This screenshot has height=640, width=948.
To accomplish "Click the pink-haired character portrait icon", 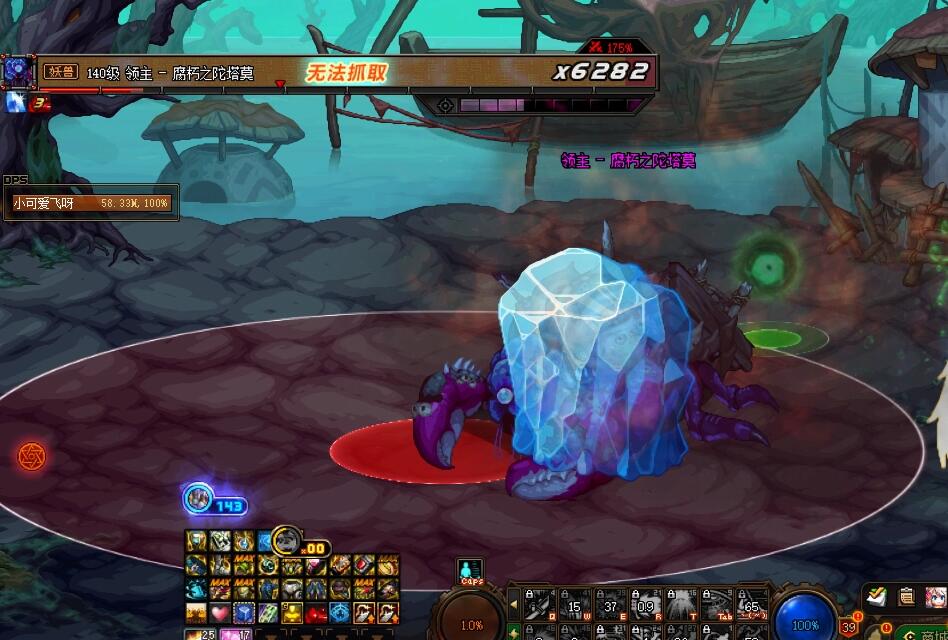I will [936, 597].
